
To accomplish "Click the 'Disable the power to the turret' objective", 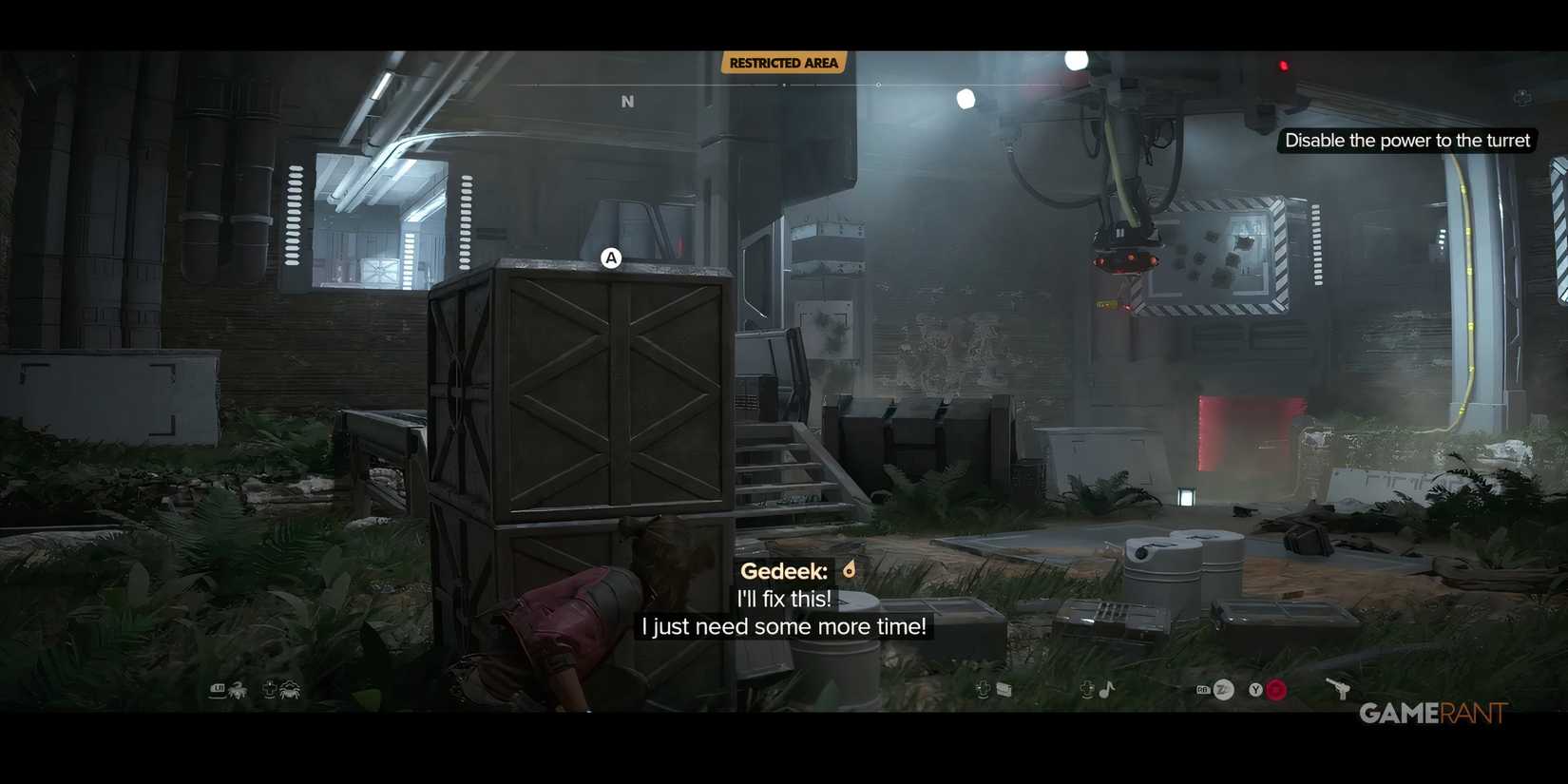I will tap(1406, 140).
